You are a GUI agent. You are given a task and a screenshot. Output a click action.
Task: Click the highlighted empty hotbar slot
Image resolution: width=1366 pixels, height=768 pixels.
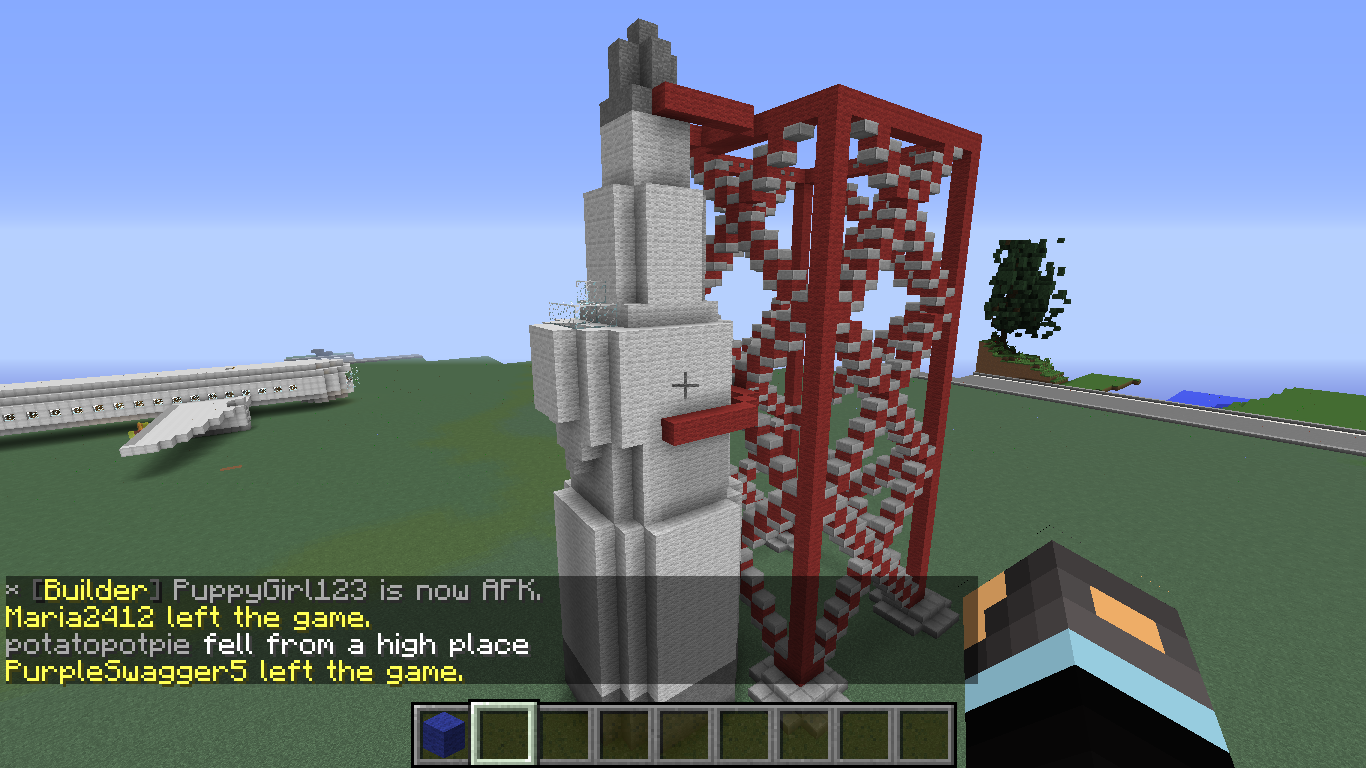coord(504,736)
